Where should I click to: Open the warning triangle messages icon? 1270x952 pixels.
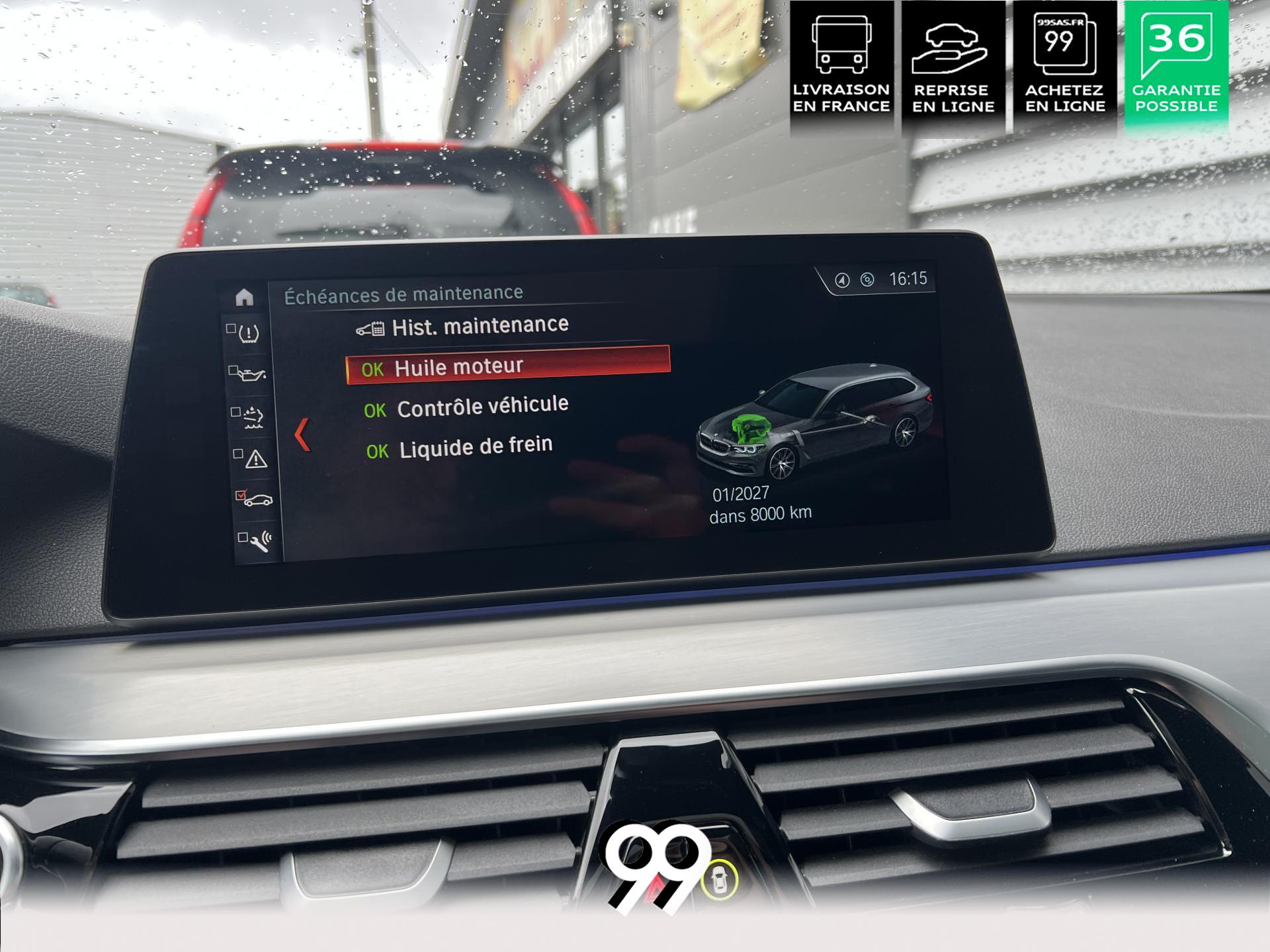click(x=253, y=459)
